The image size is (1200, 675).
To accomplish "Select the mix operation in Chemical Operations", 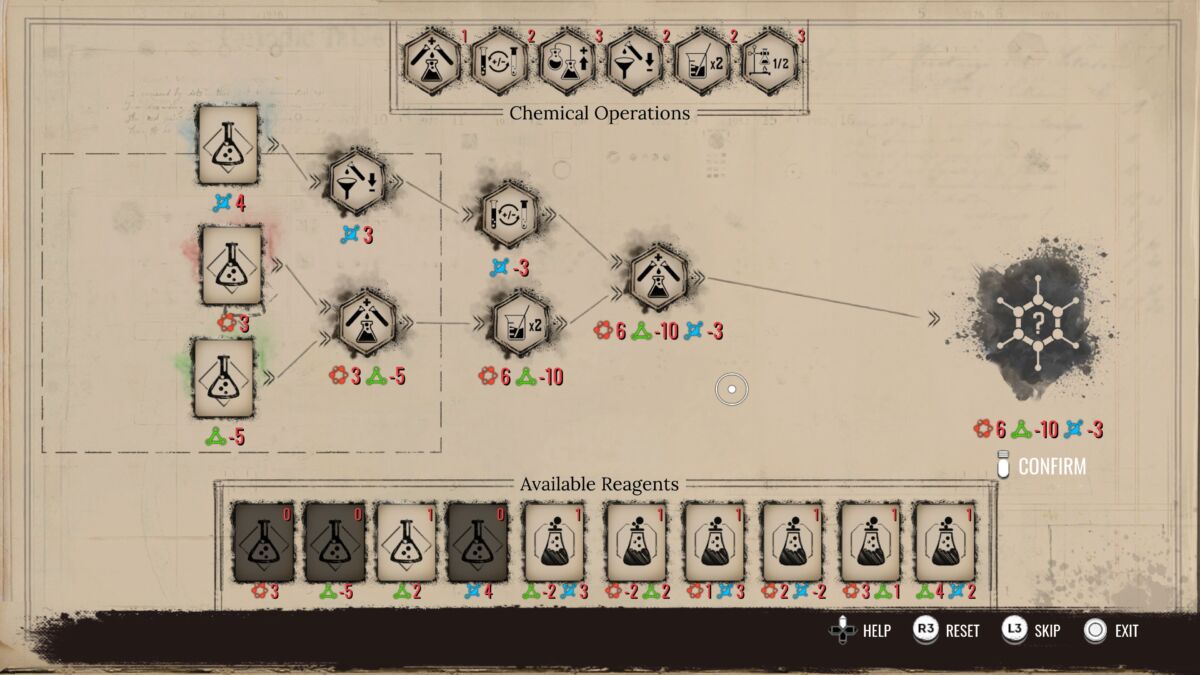I will tap(432, 62).
